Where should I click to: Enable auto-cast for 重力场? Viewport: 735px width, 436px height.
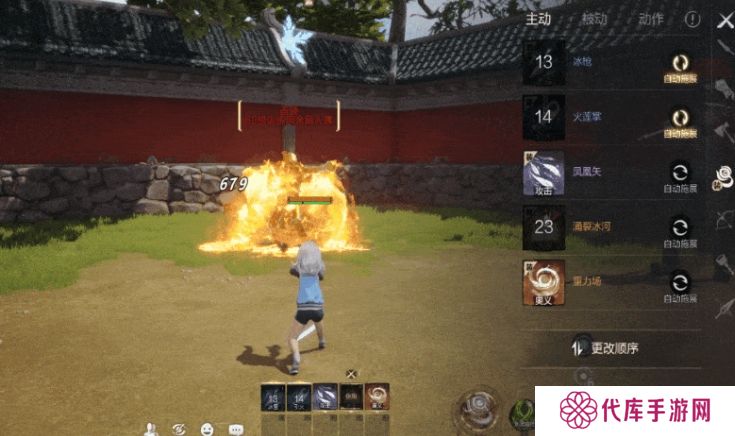(680, 283)
